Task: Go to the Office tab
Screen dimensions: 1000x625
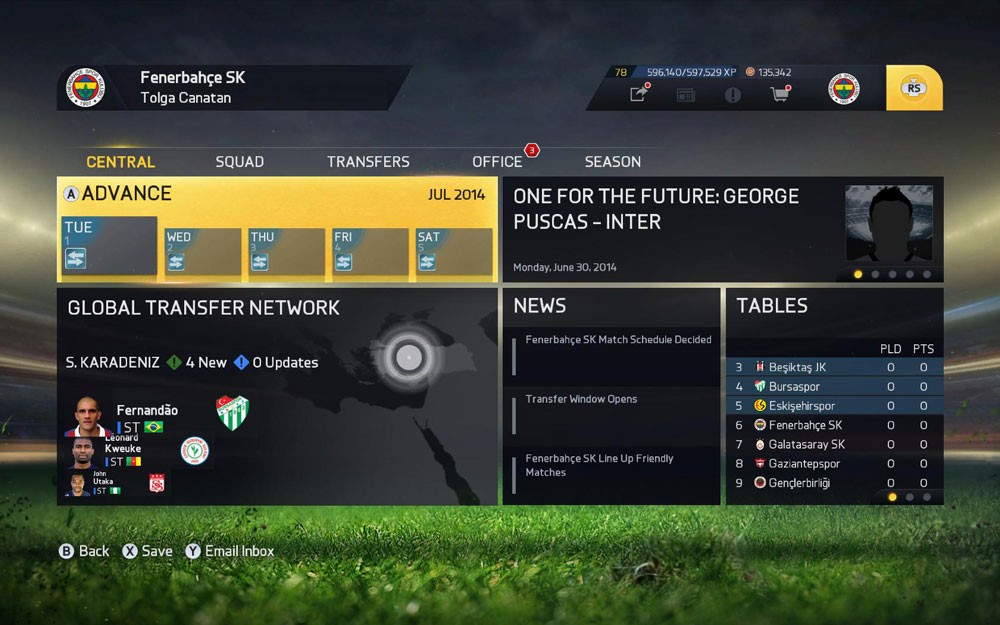Action: click(x=497, y=162)
